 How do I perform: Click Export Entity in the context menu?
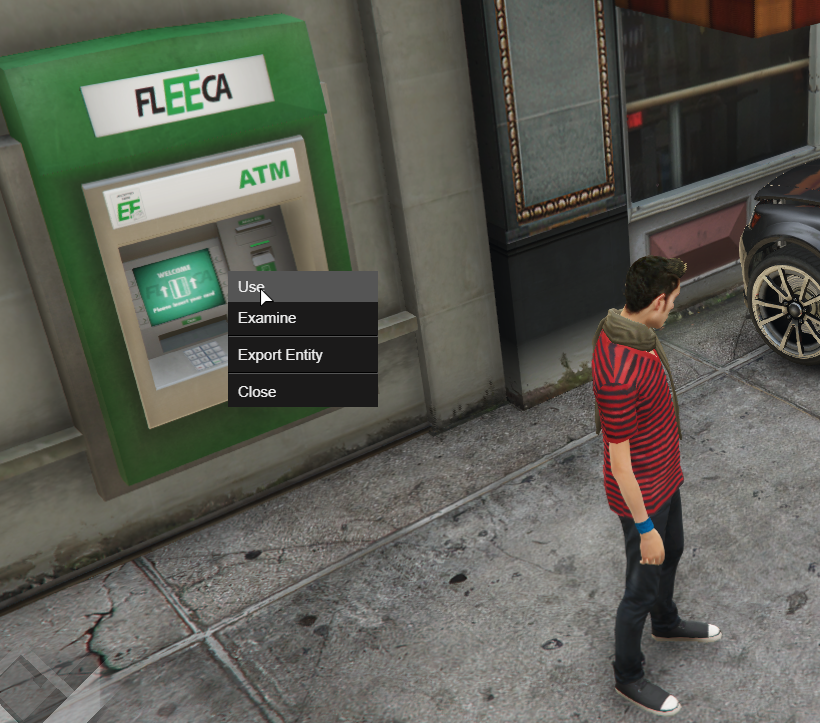pyautogui.click(x=302, y=355)
